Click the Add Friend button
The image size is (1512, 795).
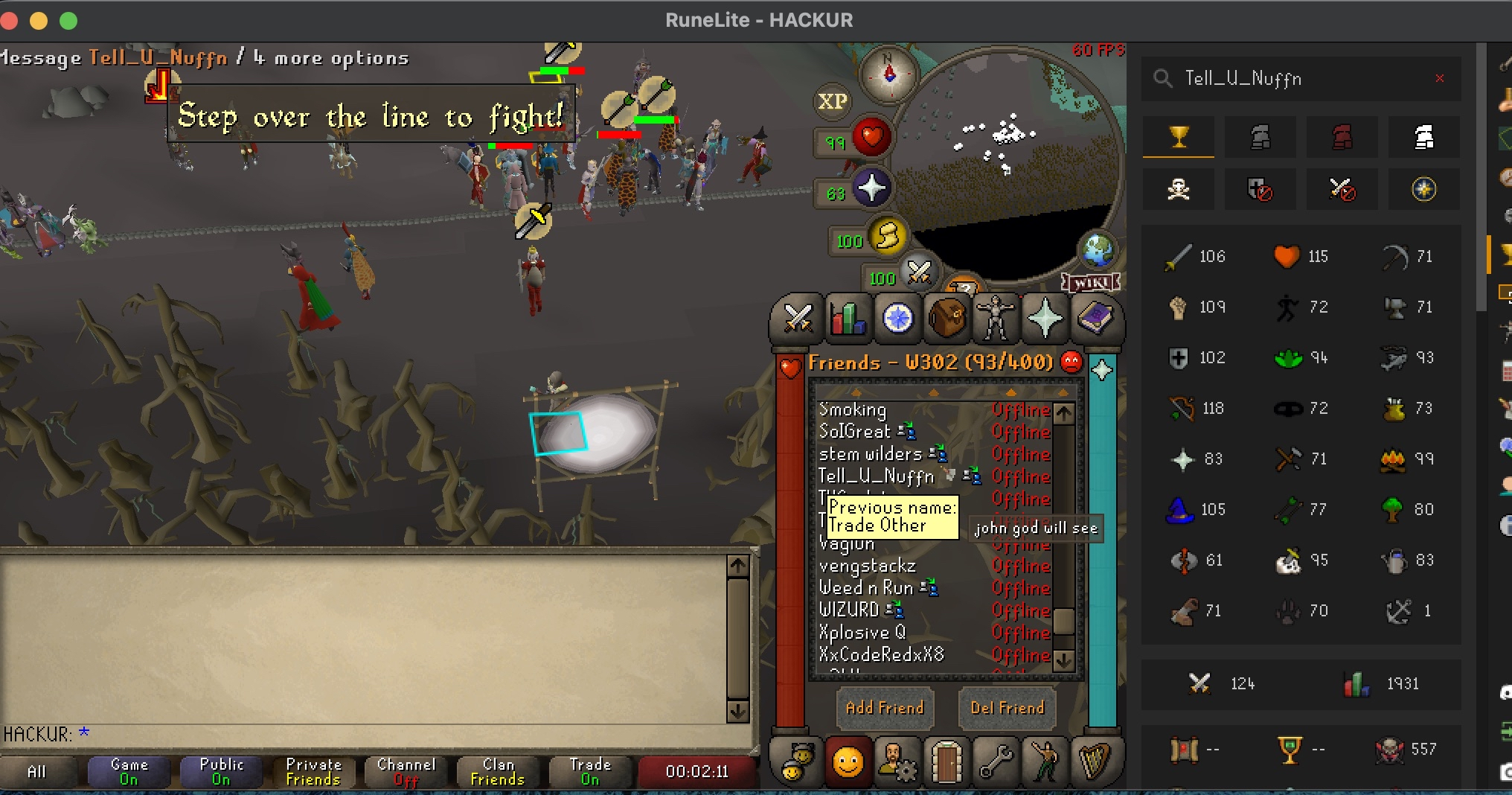point(884,708)
